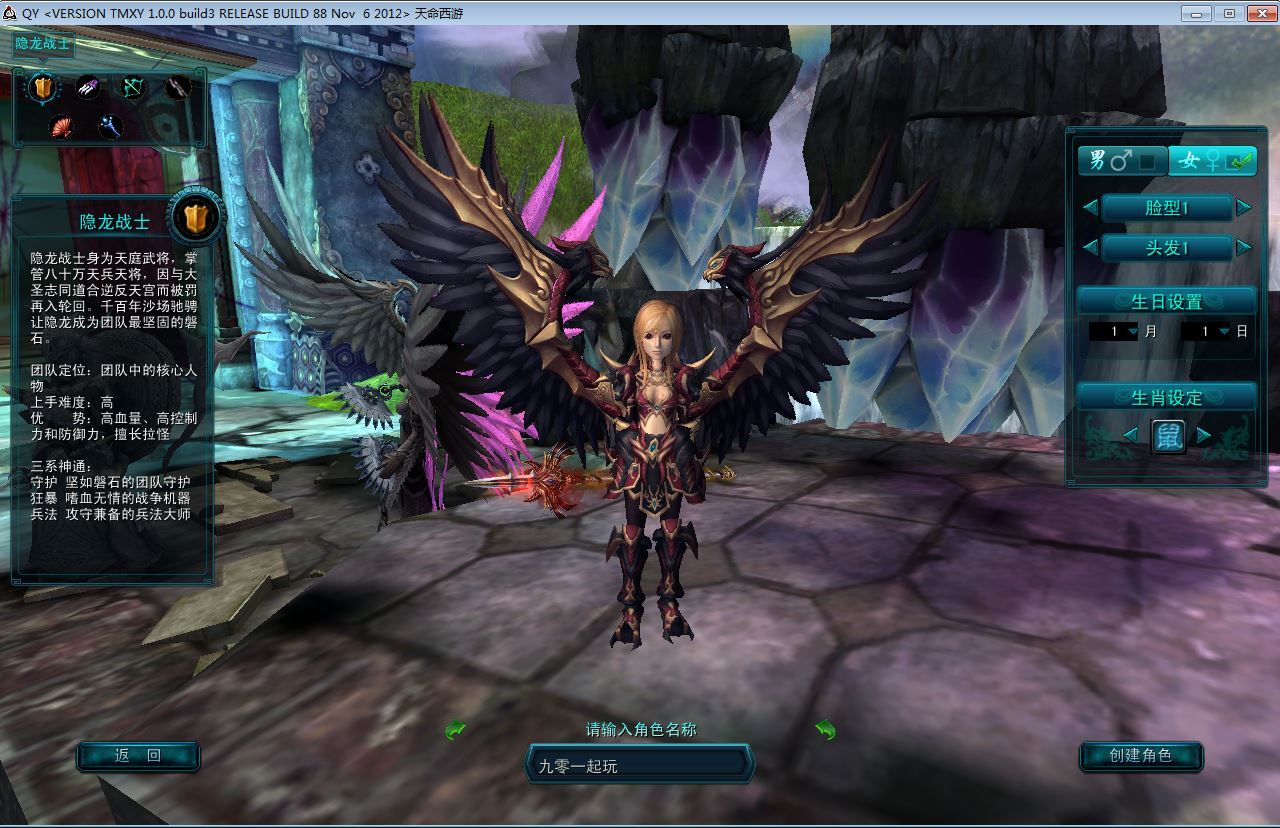The width and height of the screenshot is (1280, 828).
Task: Pick the green bow archer class icon
Action: click(x=133, y=88)
